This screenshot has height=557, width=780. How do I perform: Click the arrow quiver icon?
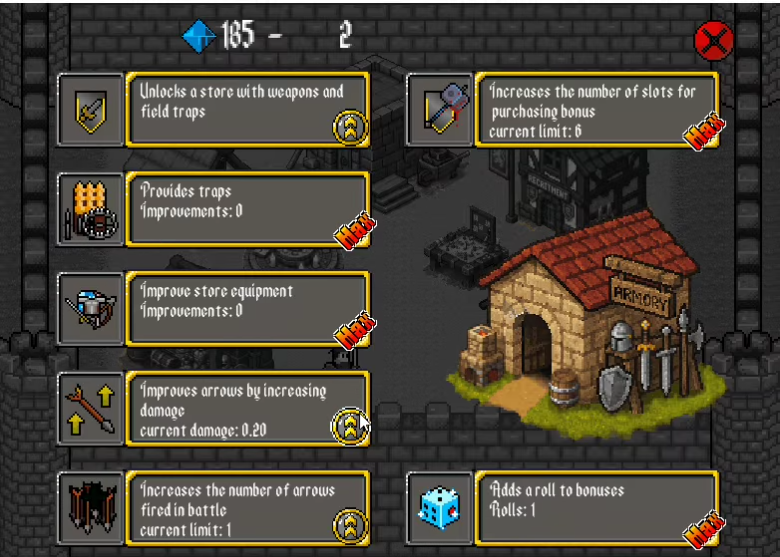[90, 509]
